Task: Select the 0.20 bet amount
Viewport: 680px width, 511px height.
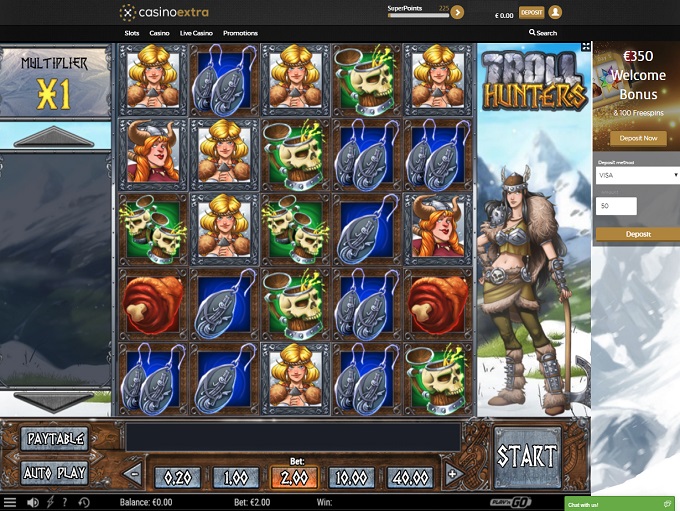Action: 178,476
